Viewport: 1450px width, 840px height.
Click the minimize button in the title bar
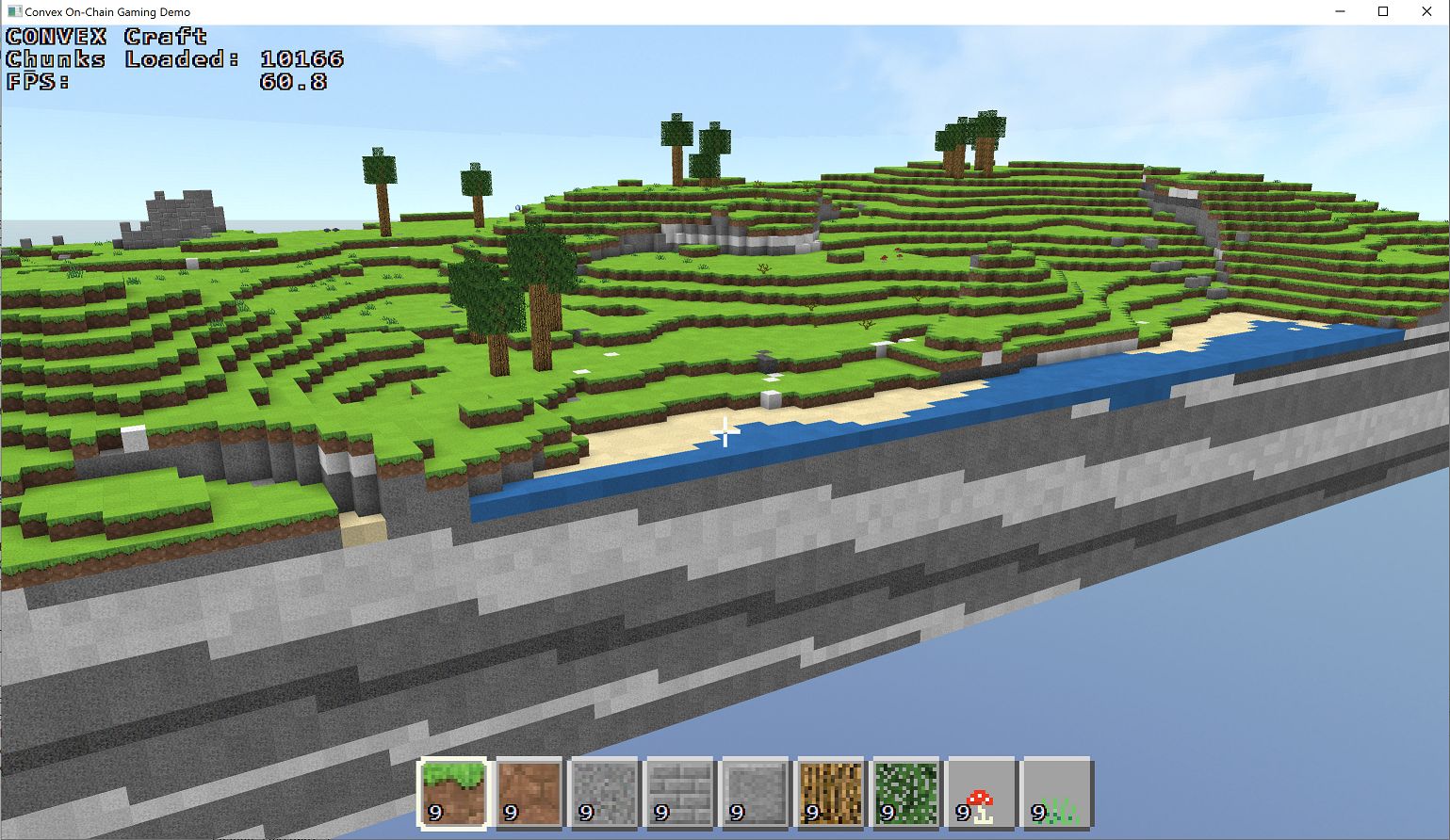coord(1339,11)
